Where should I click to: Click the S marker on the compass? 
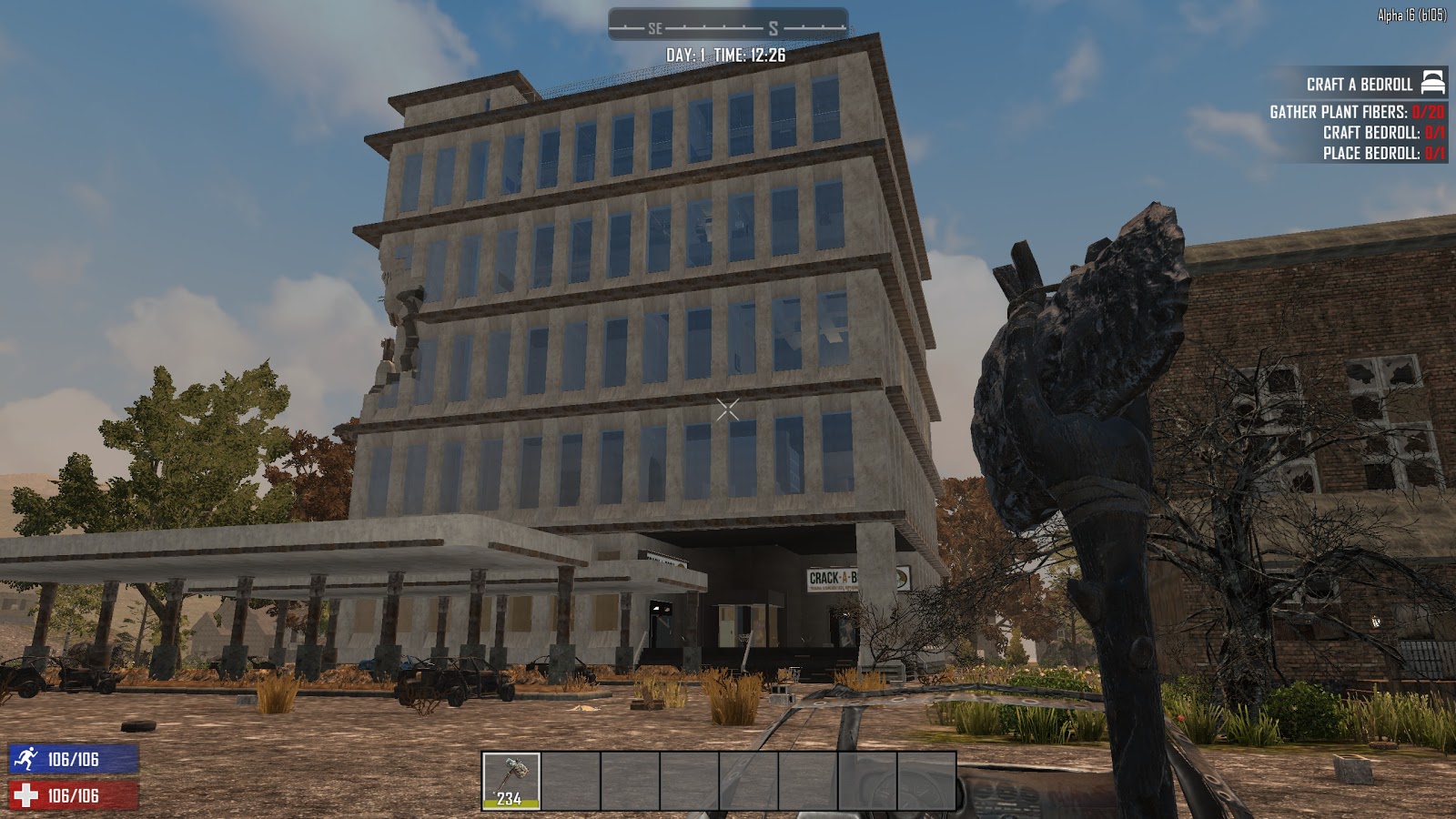coord(775,28)
